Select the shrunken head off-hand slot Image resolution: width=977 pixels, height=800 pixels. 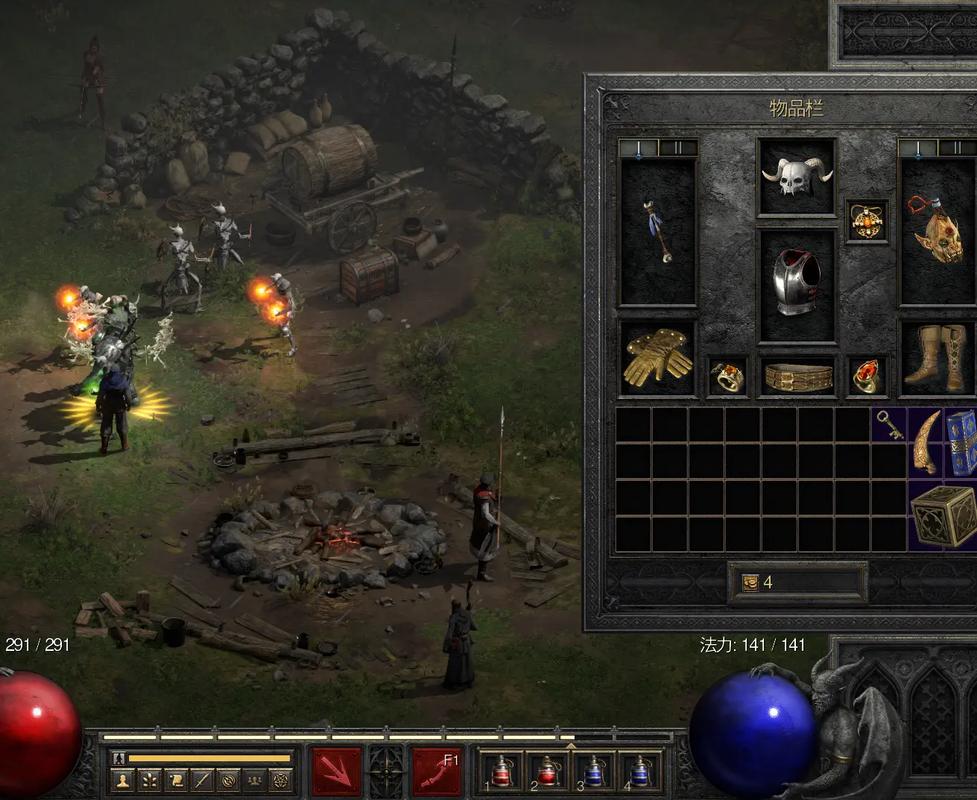click(x=938, y=232)
